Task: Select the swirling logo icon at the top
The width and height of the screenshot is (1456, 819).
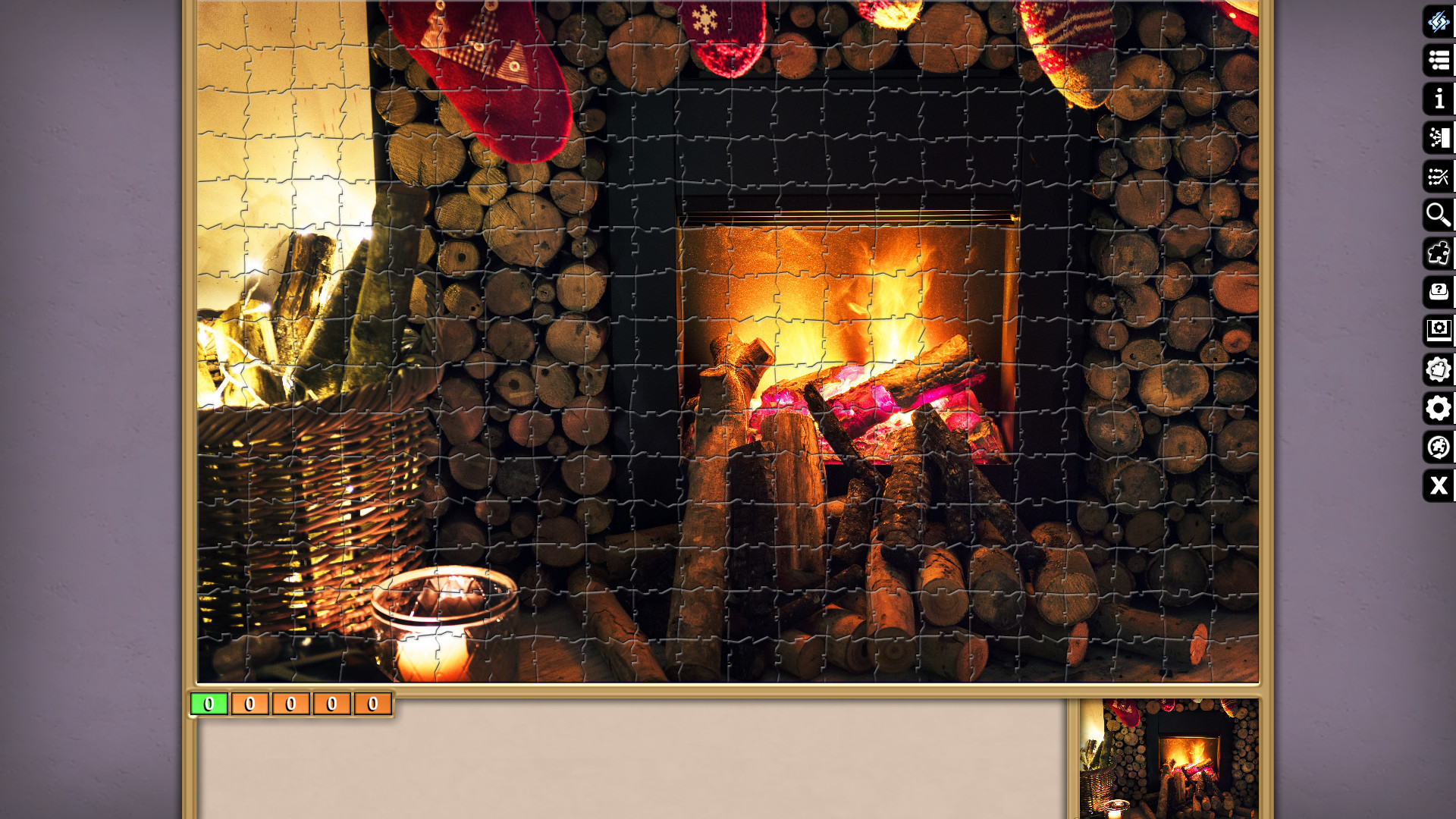Action: pos(1439,24)
